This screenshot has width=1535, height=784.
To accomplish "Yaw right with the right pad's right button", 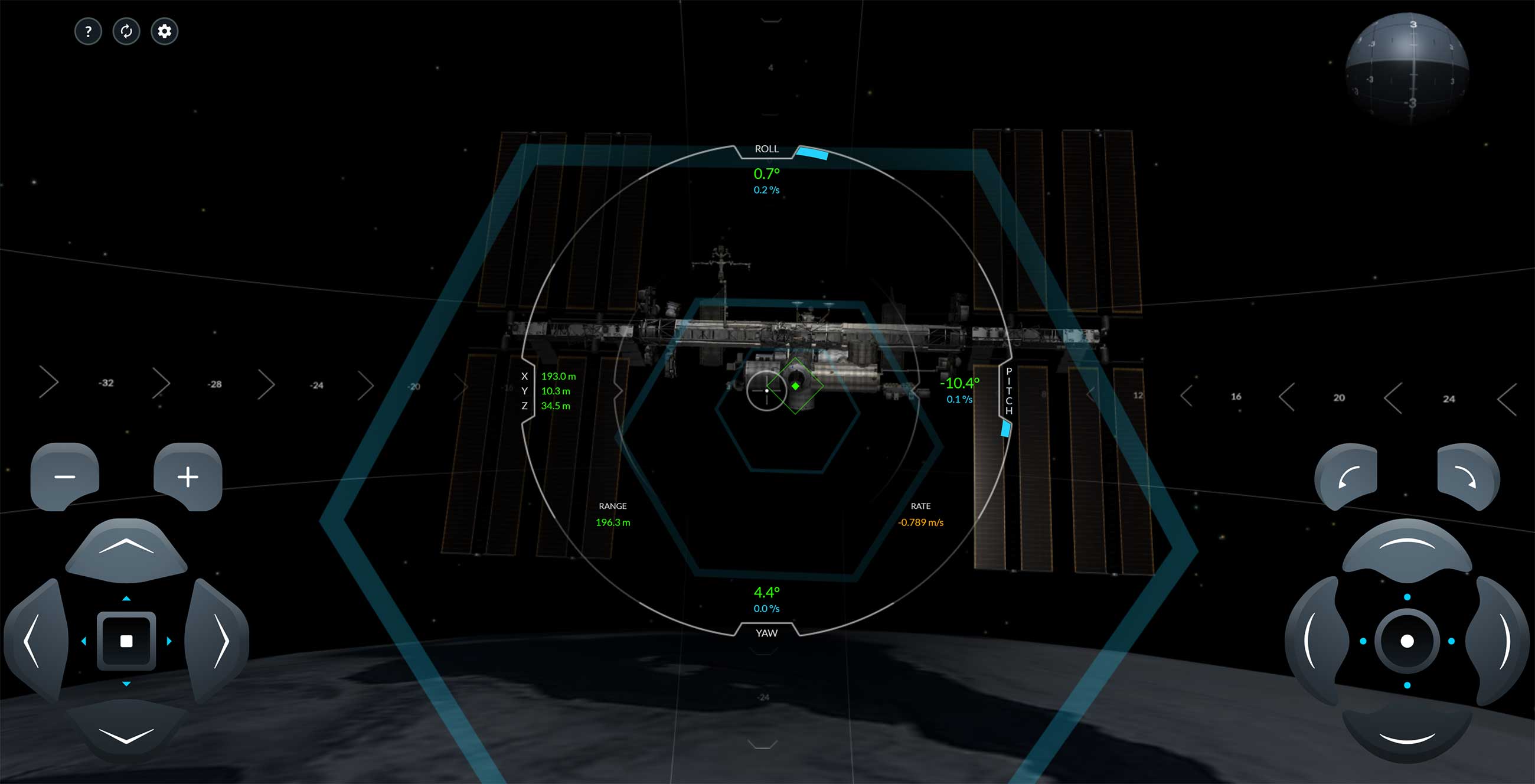I will point(1499,641).
